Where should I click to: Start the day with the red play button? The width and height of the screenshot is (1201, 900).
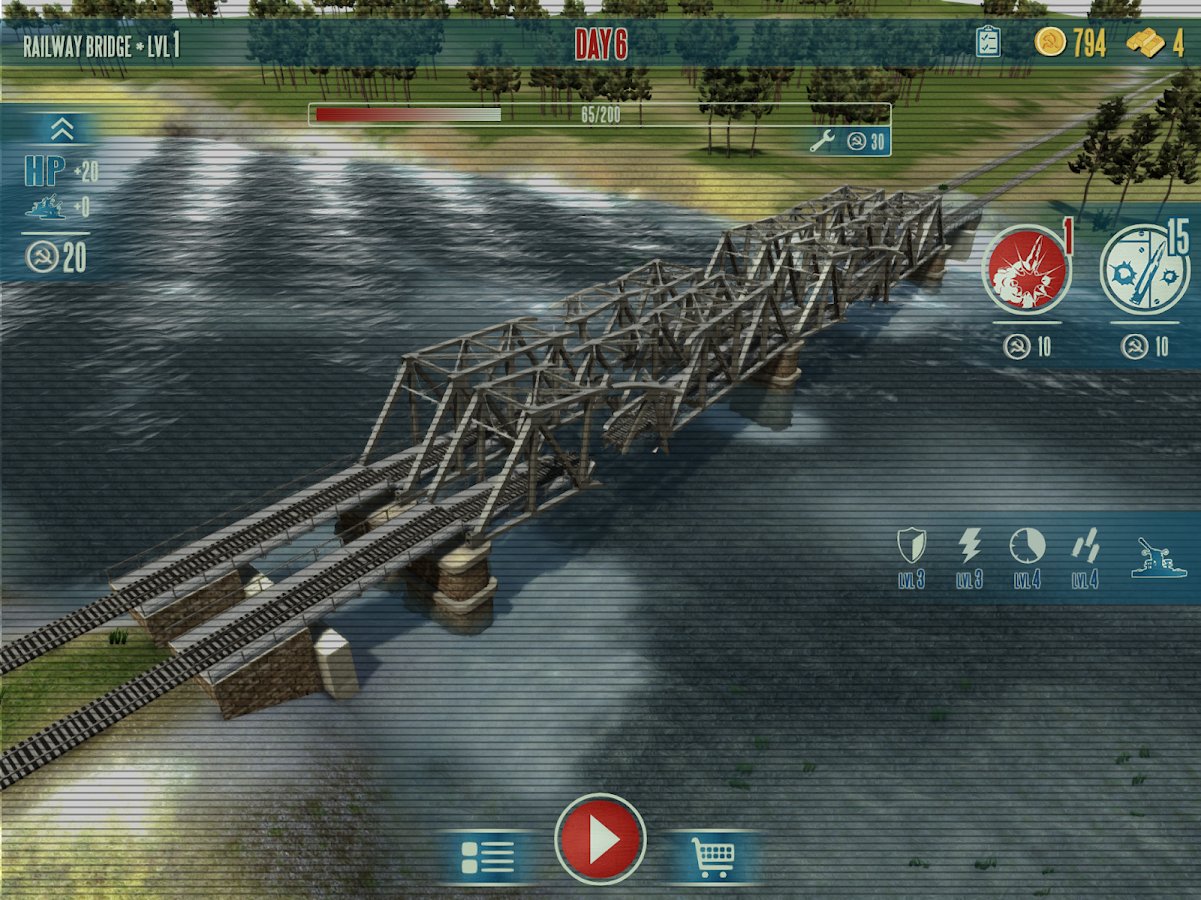600,839
